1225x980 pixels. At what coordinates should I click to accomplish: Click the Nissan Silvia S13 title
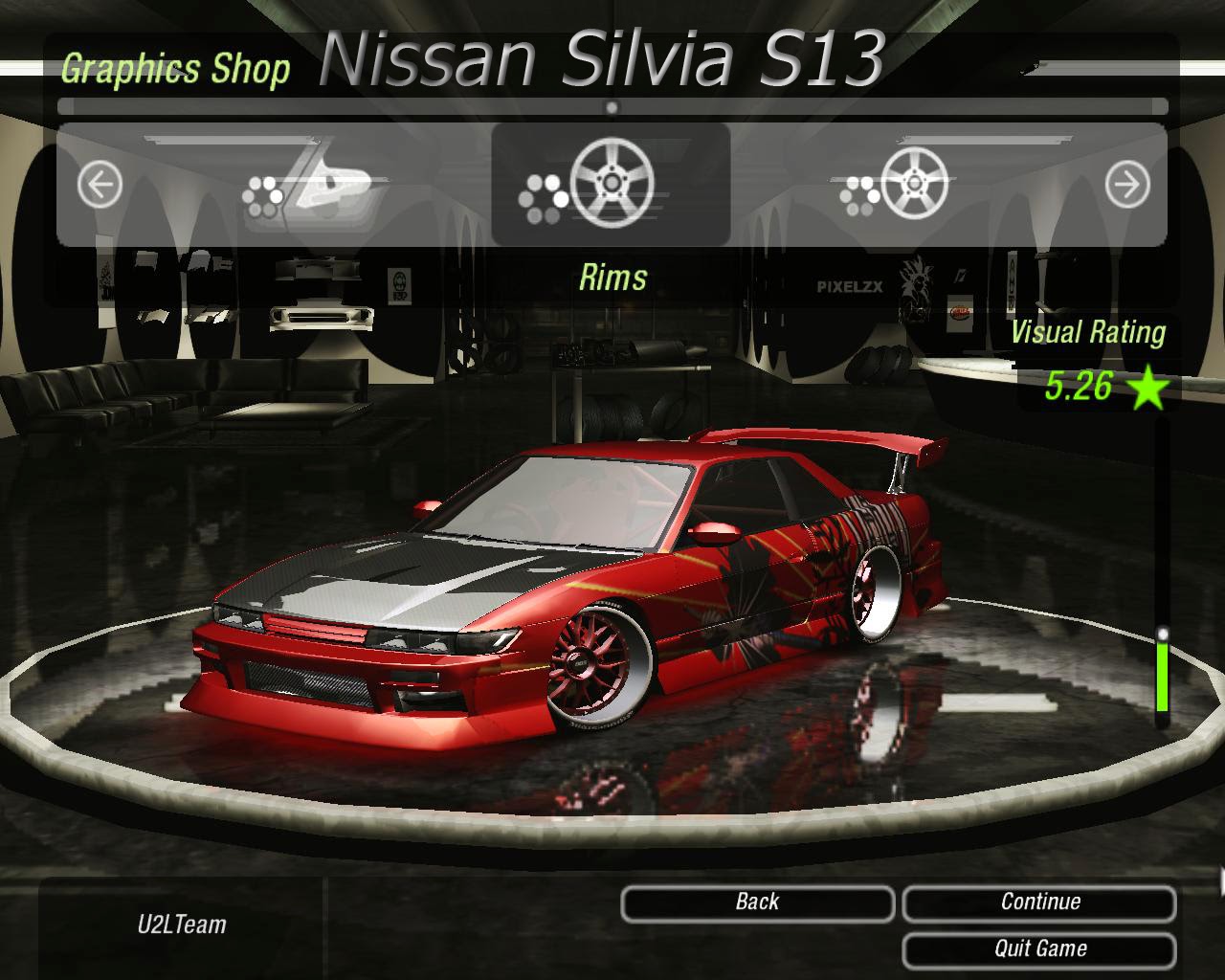[x=601, y=59]
